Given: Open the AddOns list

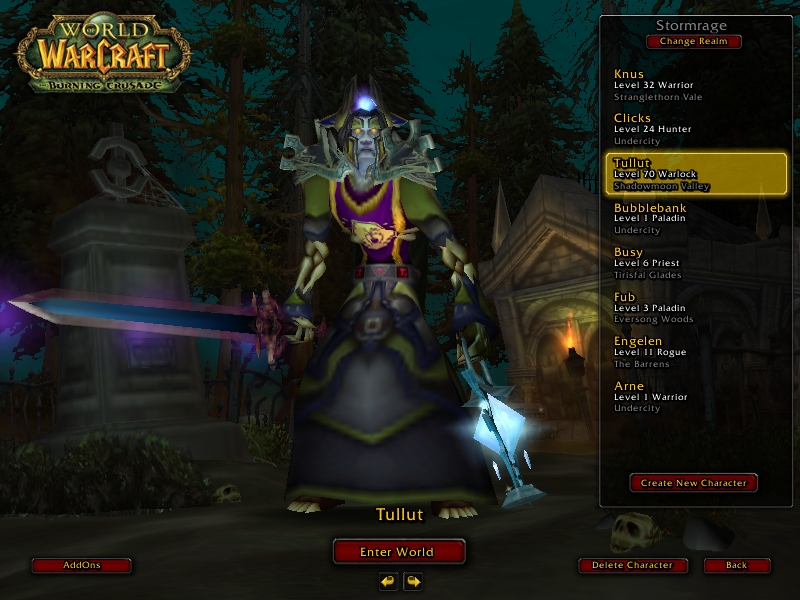Looking at the screenshot, I should click(82, 565).
